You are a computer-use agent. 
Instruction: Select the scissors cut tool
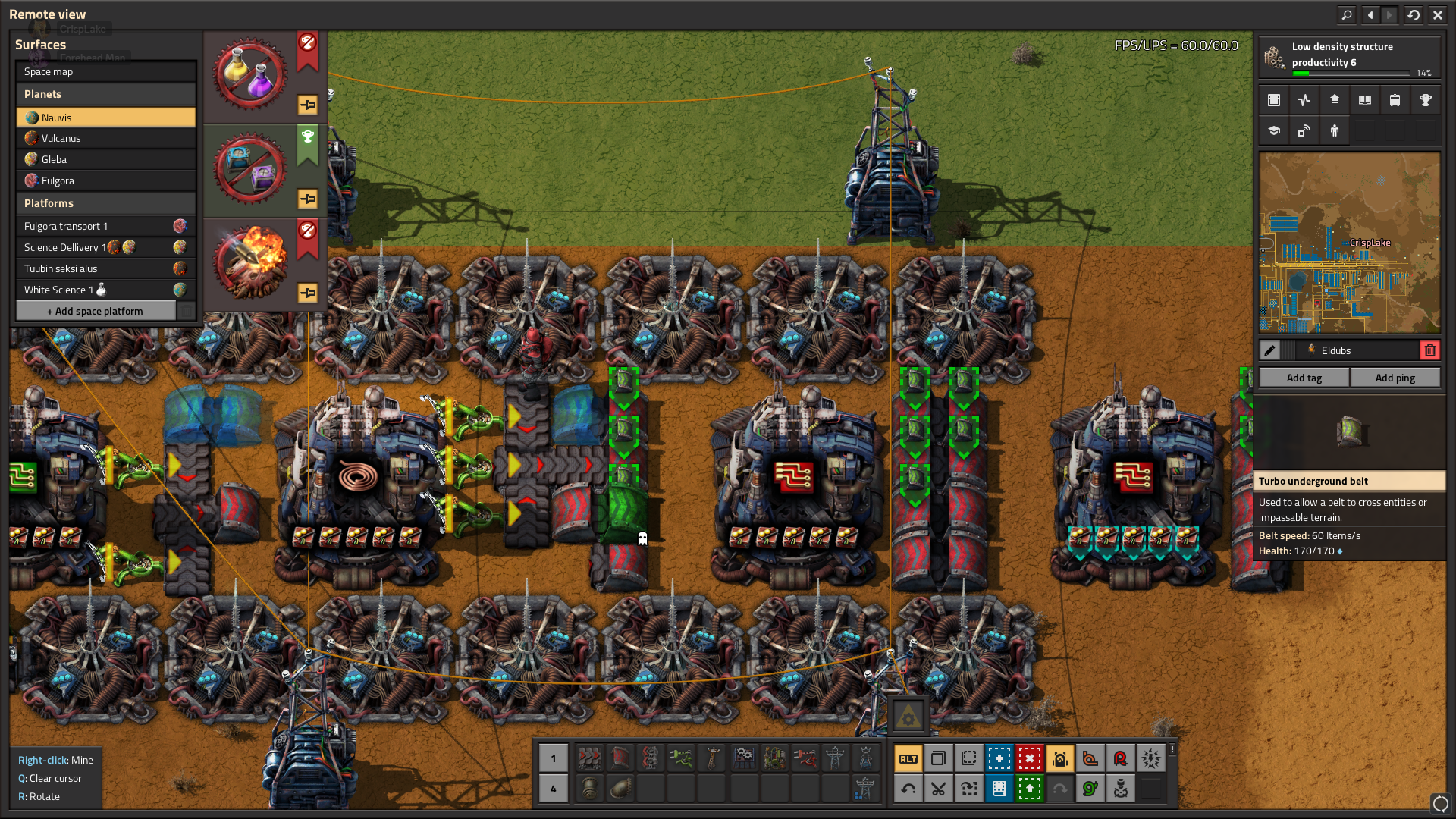pyautogui.click(x=938, y=789)
